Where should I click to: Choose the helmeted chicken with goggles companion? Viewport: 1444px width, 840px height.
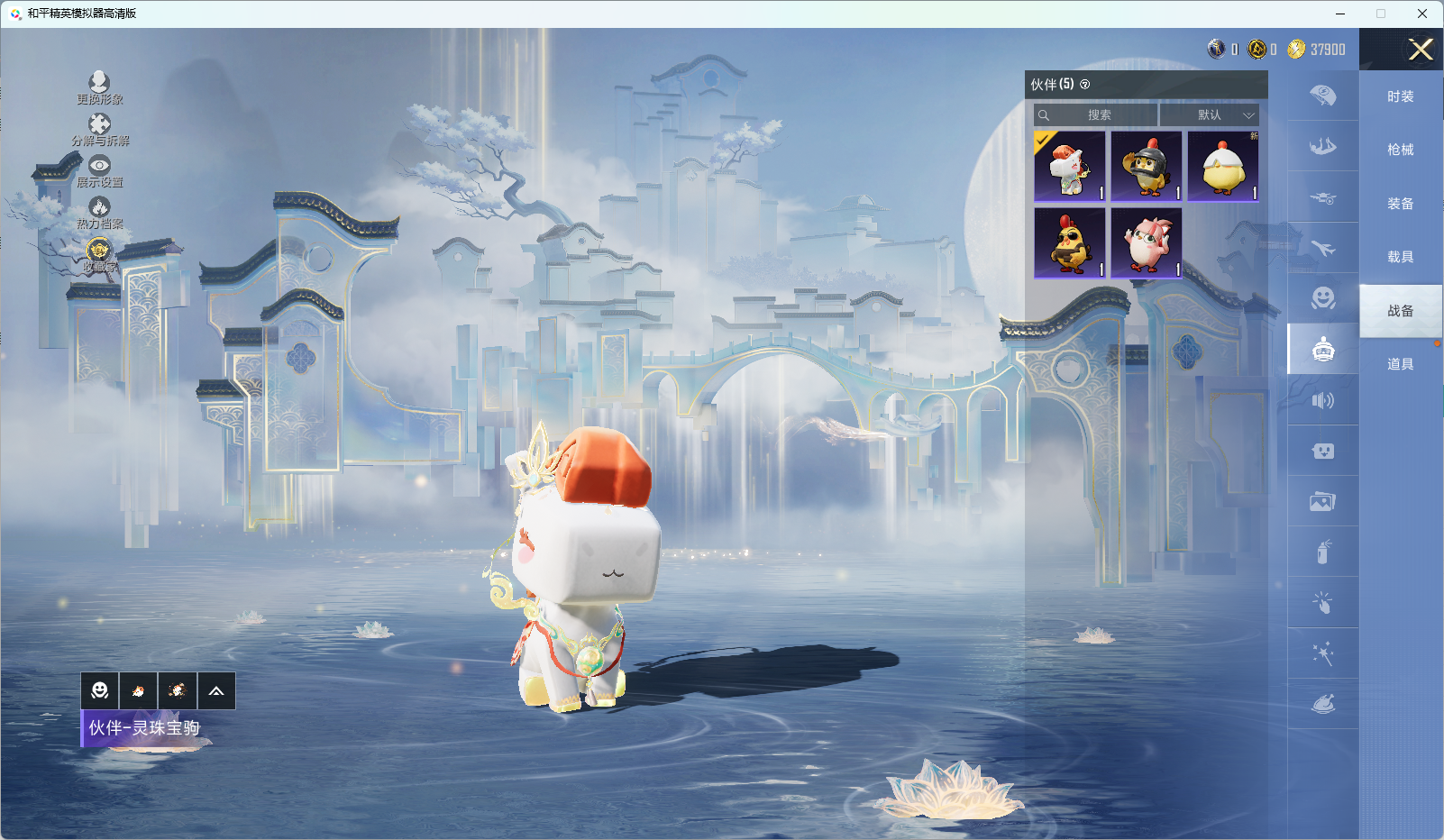coord(1147,167)
